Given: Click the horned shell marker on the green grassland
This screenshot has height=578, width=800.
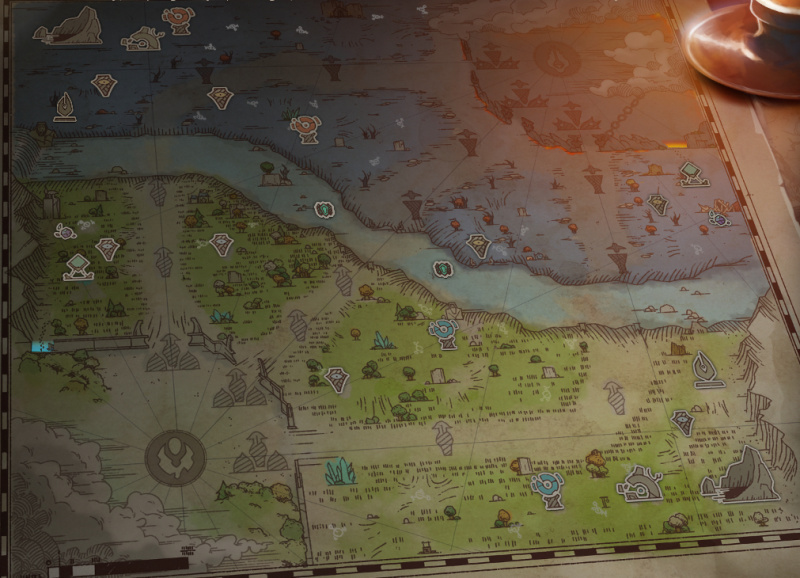Looking at the screenshot, I should point(638,484).
